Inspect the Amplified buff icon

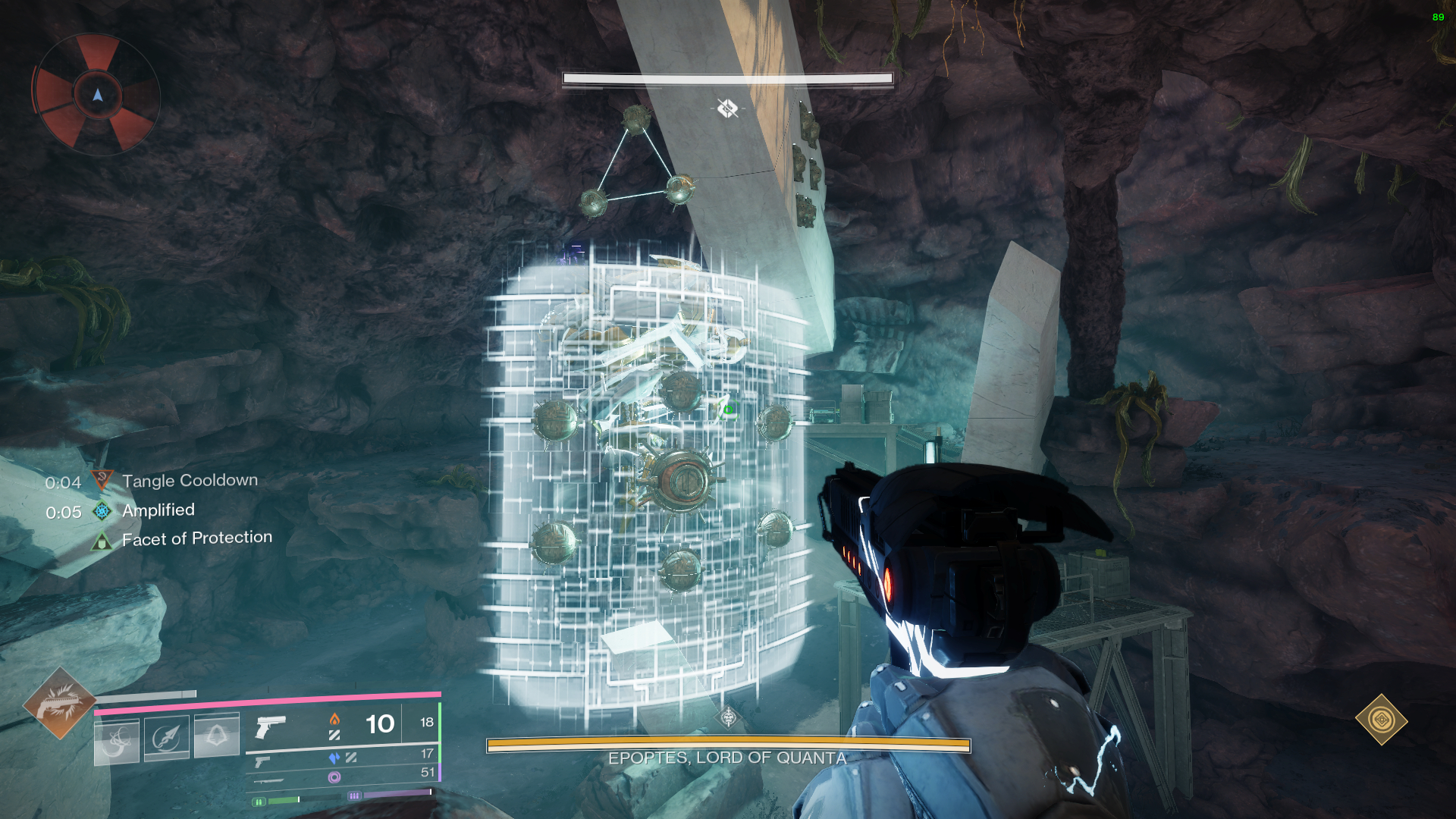102,511
